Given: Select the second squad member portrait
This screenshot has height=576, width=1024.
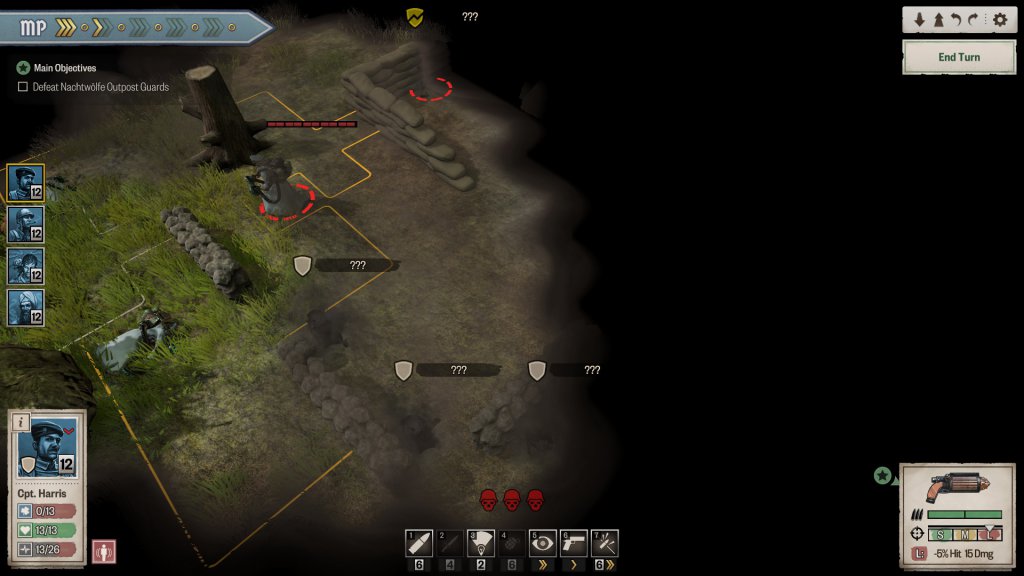Looking at the screenshot, I should click(x=25, y=224).
